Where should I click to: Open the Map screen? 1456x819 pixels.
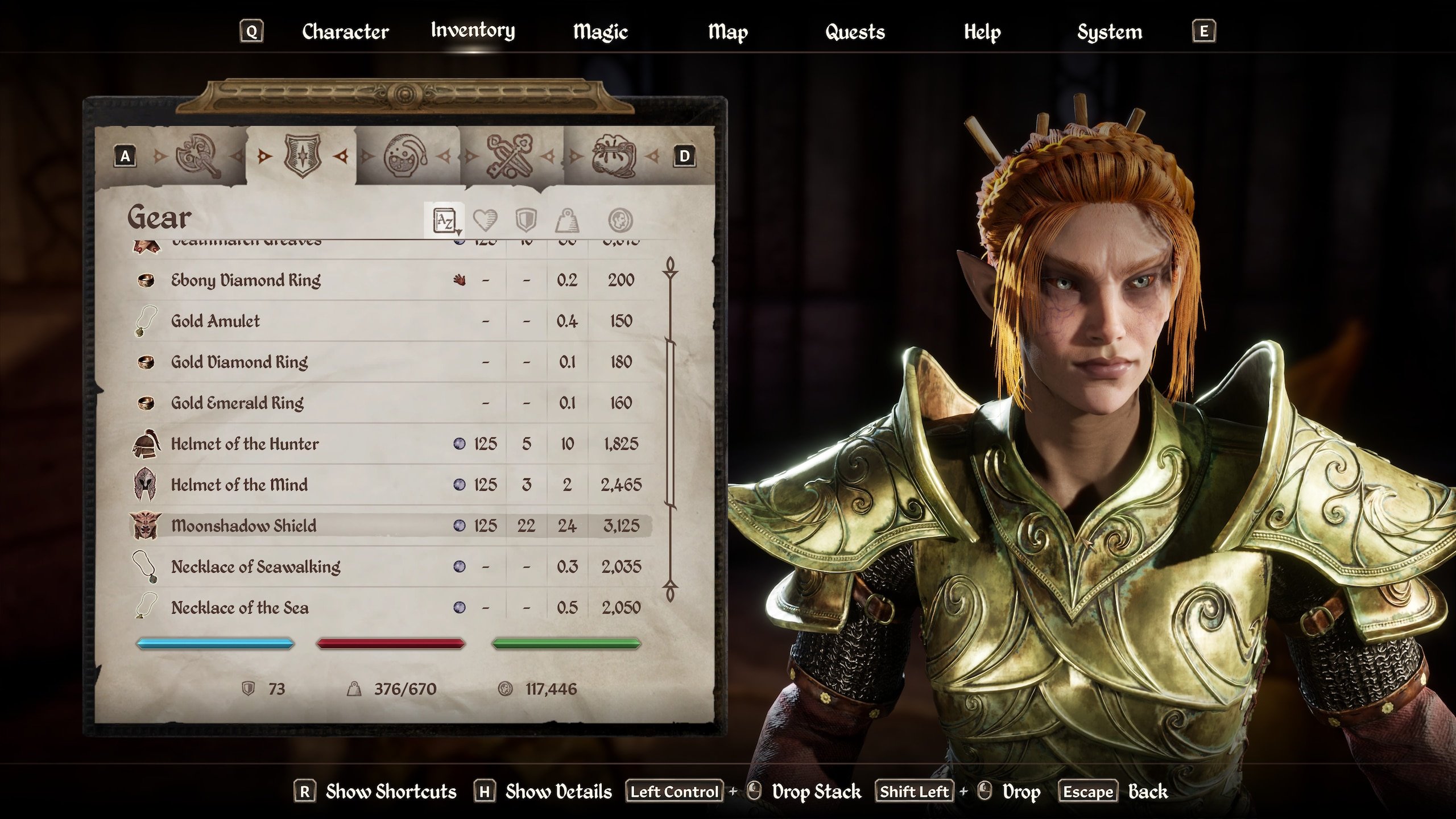(727, 31)
